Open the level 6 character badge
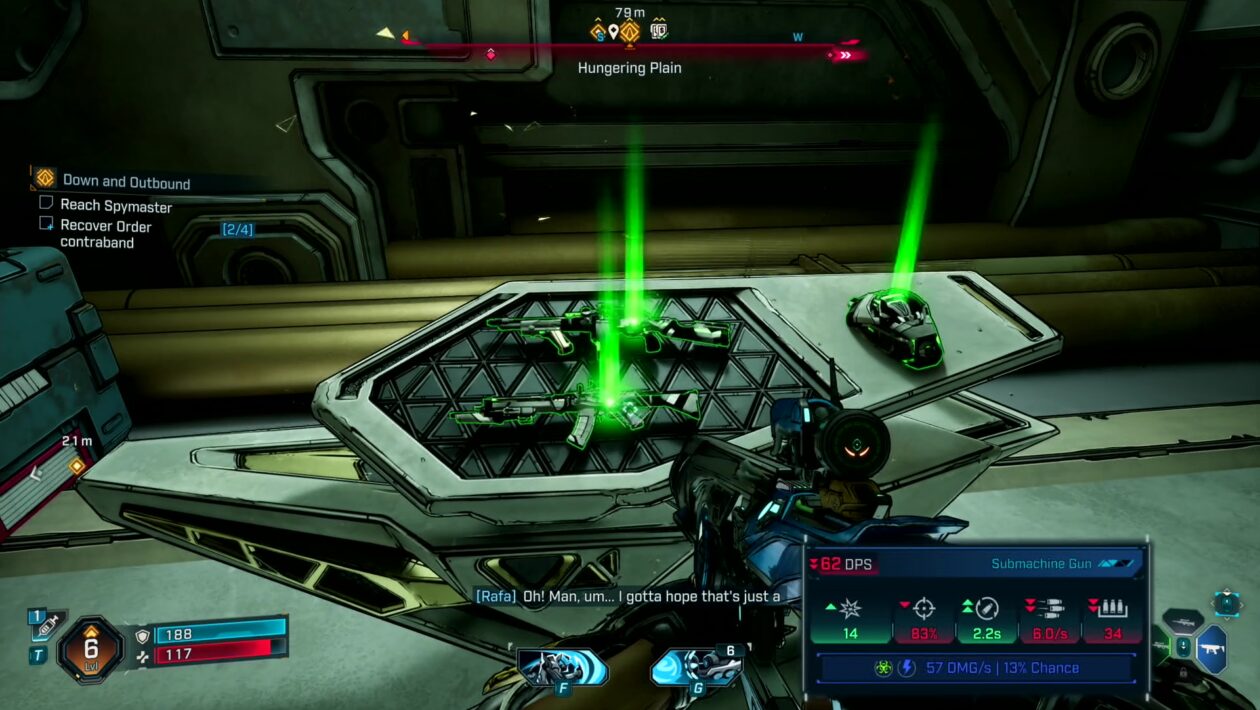Viewport: 1260px width, 710px height. [90, 648]
